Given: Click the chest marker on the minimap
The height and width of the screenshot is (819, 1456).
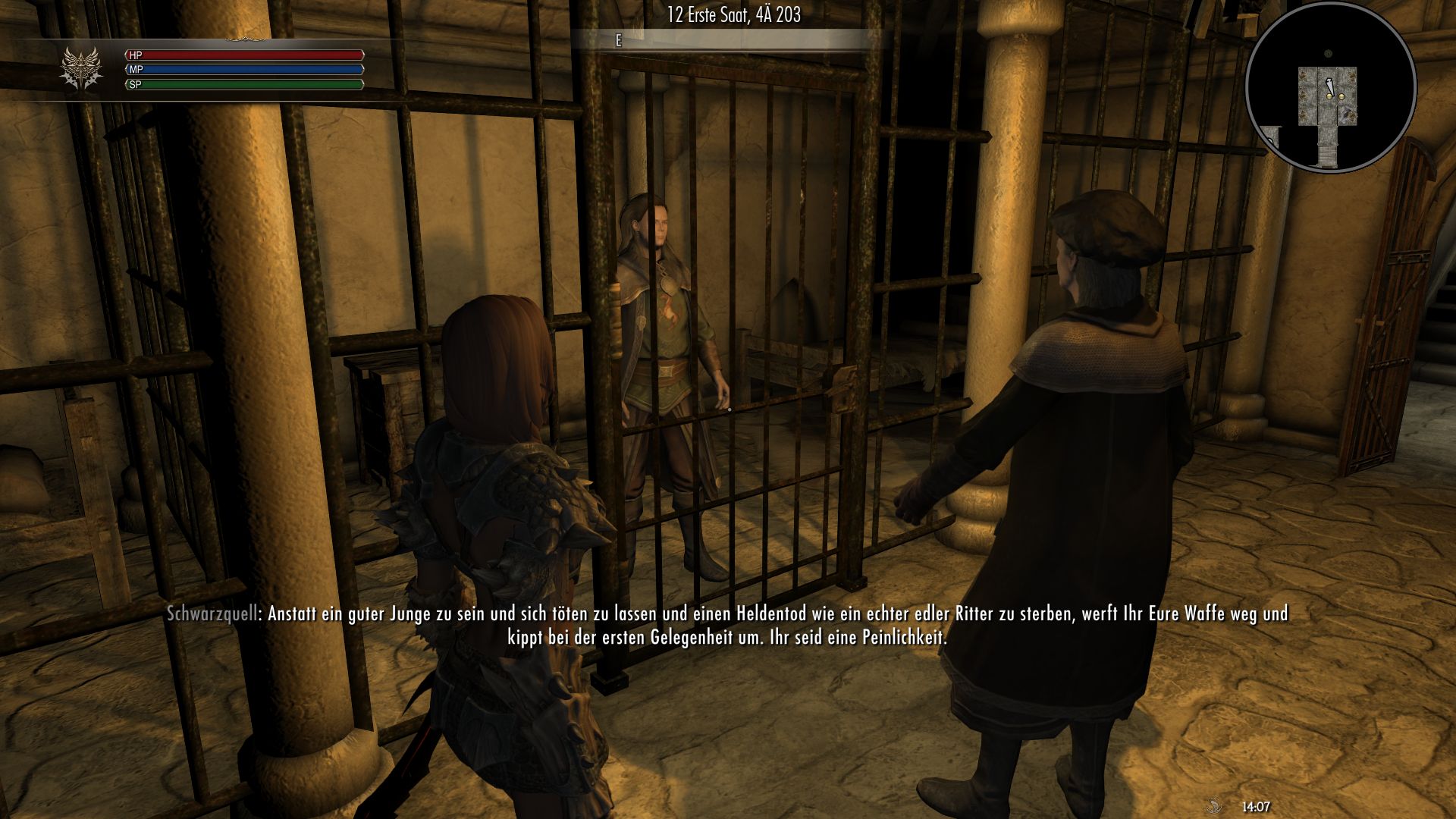Looking at the screenshot, I should pos(1348,115).
